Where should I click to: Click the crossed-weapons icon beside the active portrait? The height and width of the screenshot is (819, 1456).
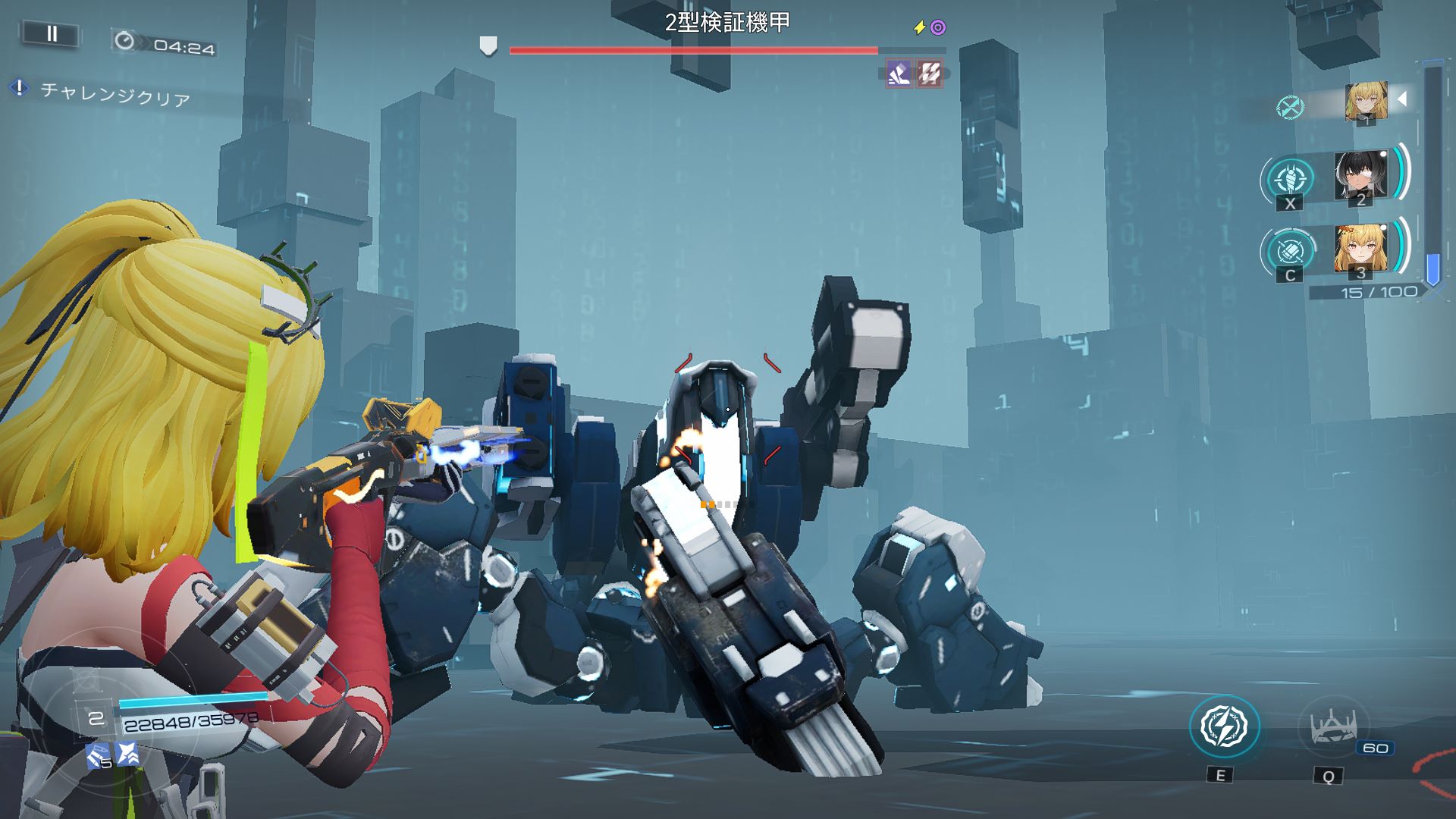pyautogui.click(x=1290, y=107)
